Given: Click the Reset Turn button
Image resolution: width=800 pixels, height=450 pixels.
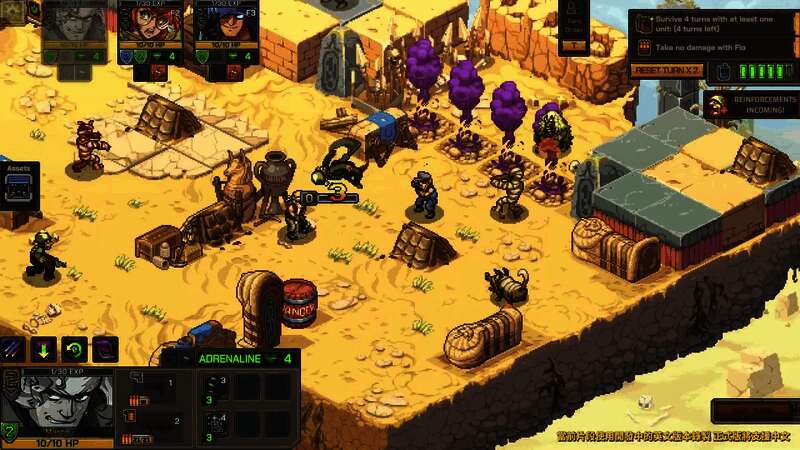Looking at the screenshot, I should 667,71.
